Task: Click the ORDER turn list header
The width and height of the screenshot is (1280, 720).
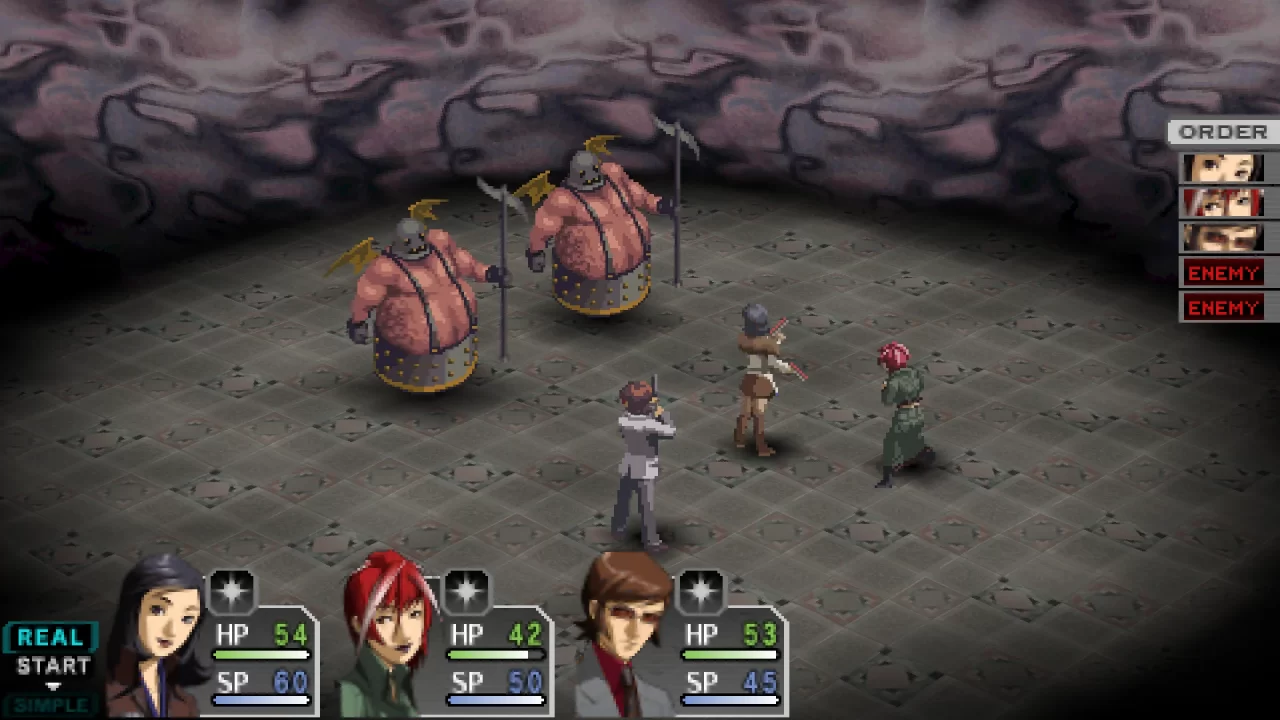Action: click(1223, 132)
